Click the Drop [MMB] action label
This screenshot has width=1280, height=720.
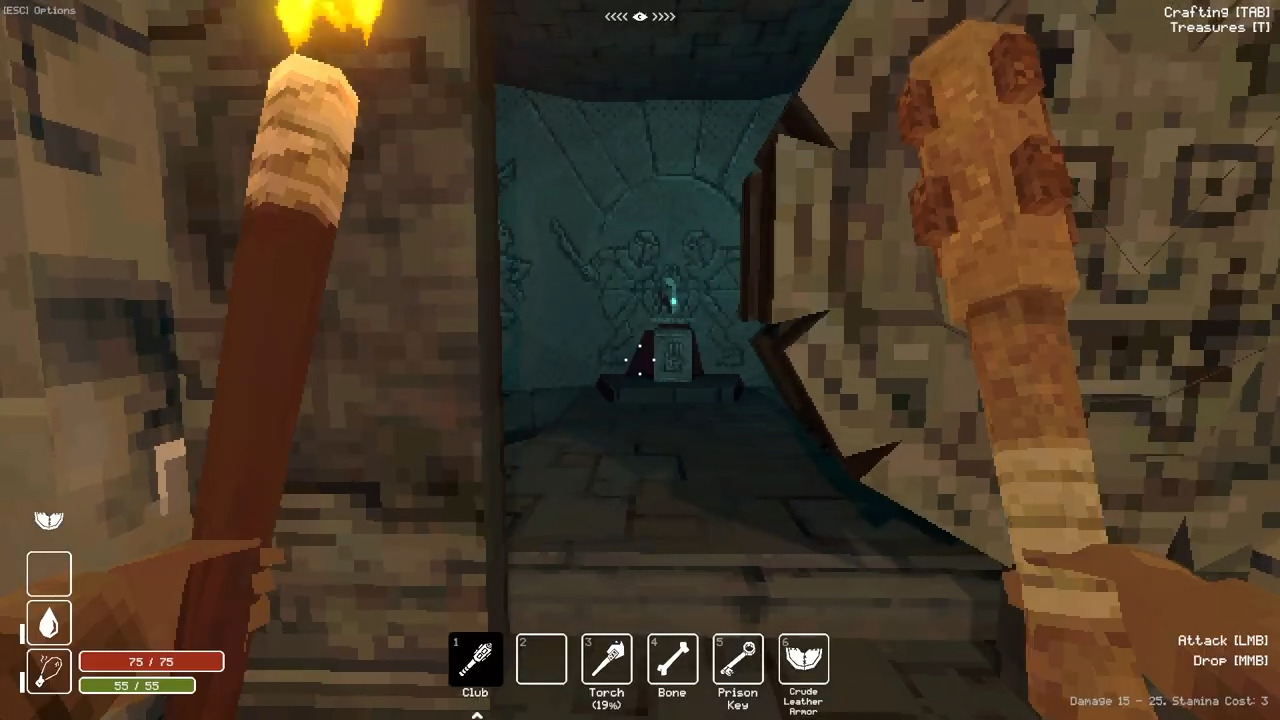pos(1229,660)
